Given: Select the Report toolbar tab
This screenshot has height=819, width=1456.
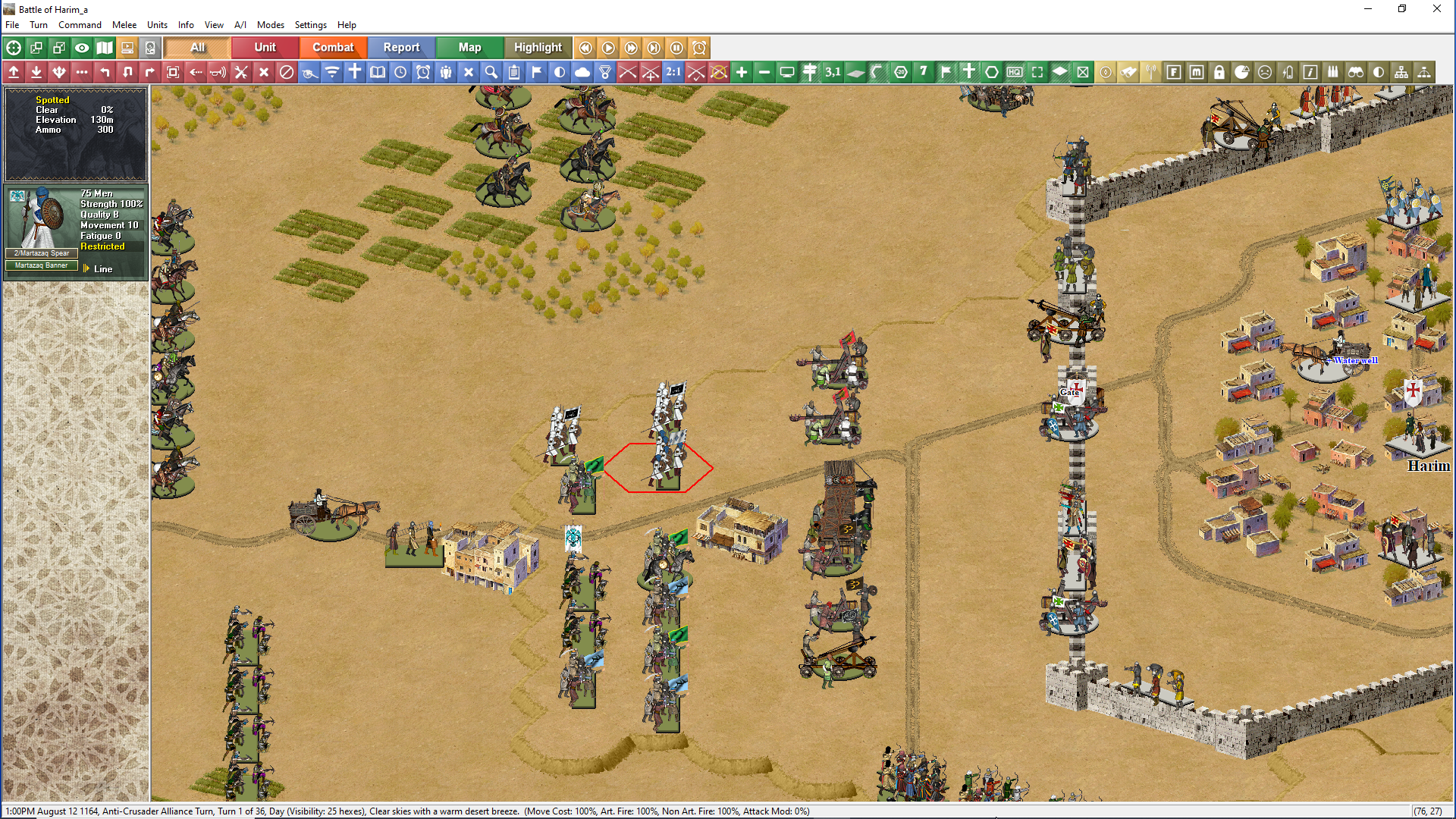Looking at the screenshot, I should (401, 48).
